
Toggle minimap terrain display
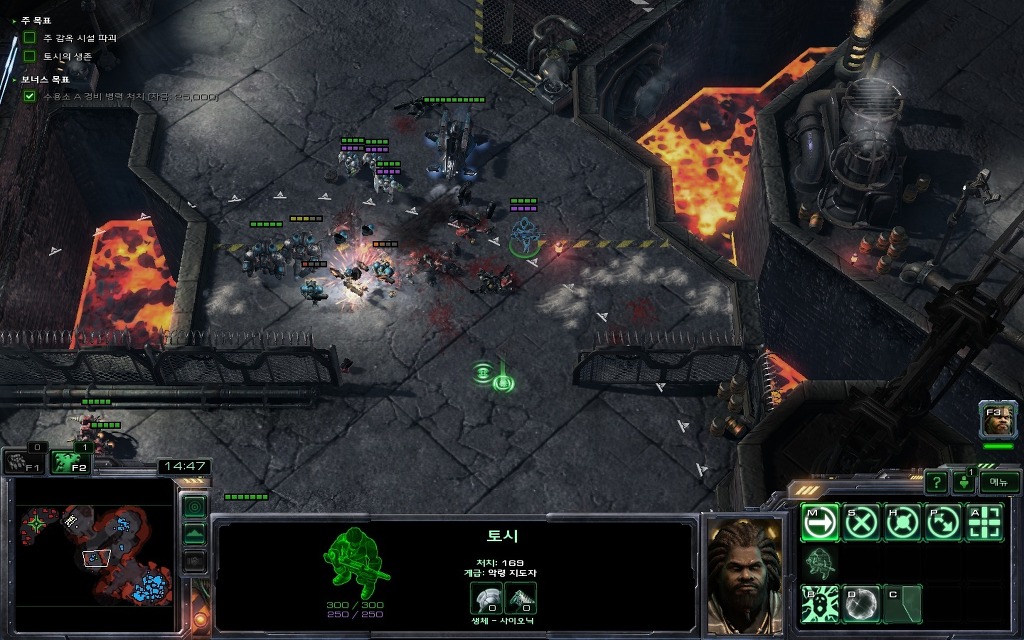tap(195, 533)
